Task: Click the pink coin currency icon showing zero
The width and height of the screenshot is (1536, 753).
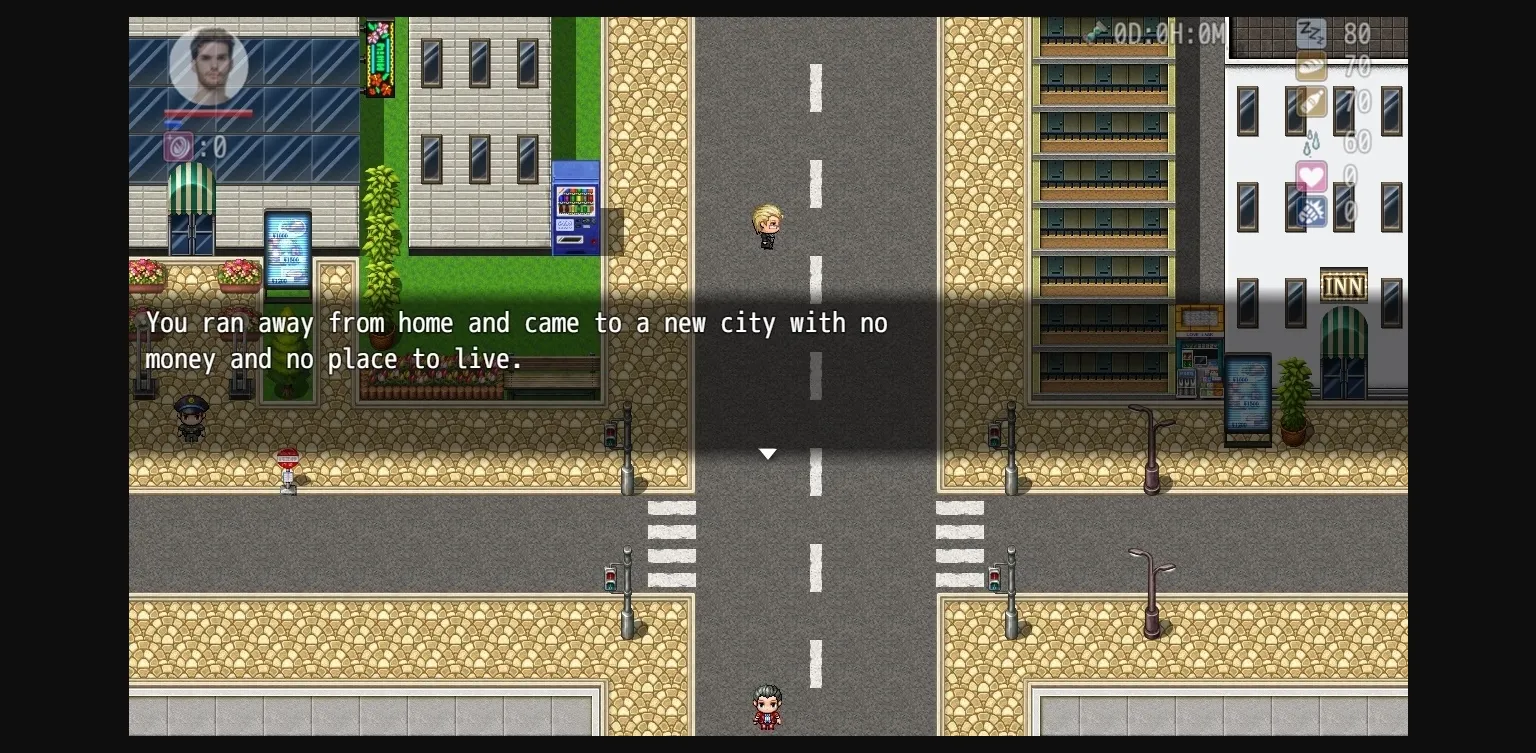Action: pyautogui.click(x=176, y=145)
